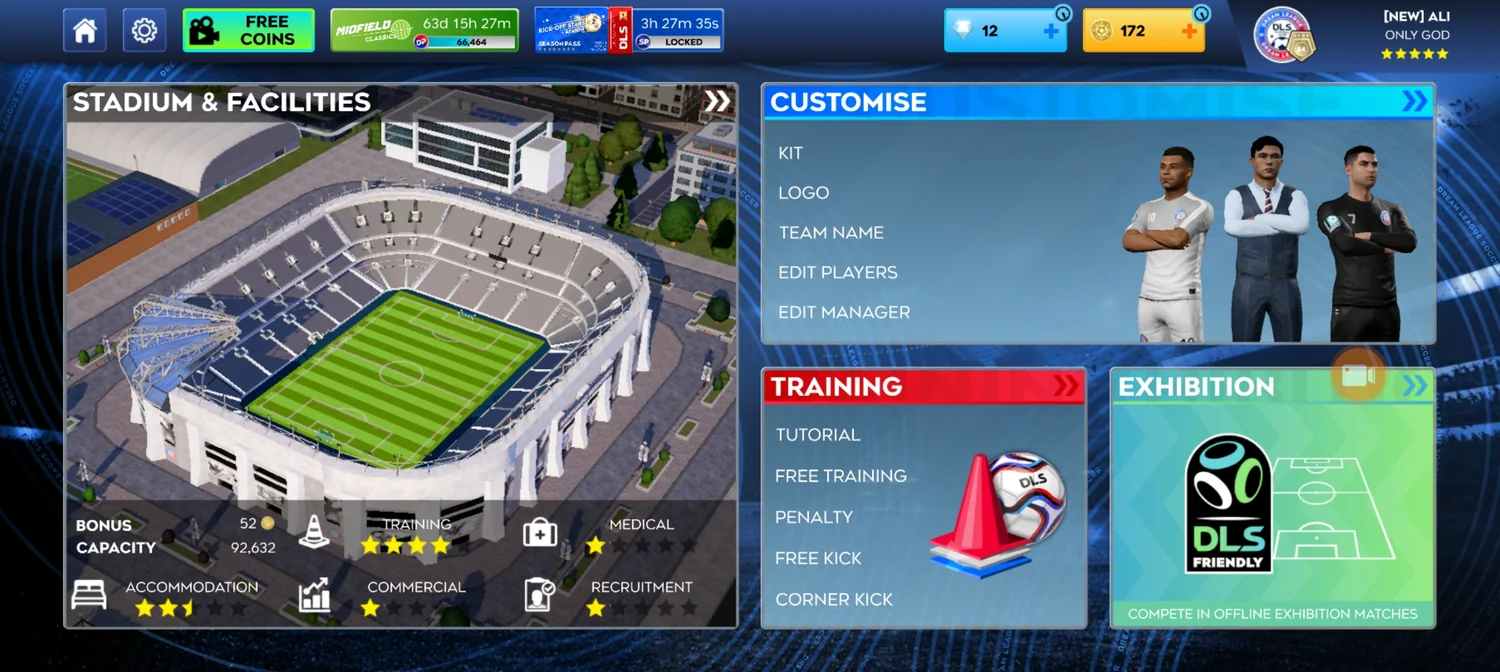The height and width of the screenshot is (672, 1500).
Task: Open the Kick-Off season pass banner
Action: [x=628, y=30]
